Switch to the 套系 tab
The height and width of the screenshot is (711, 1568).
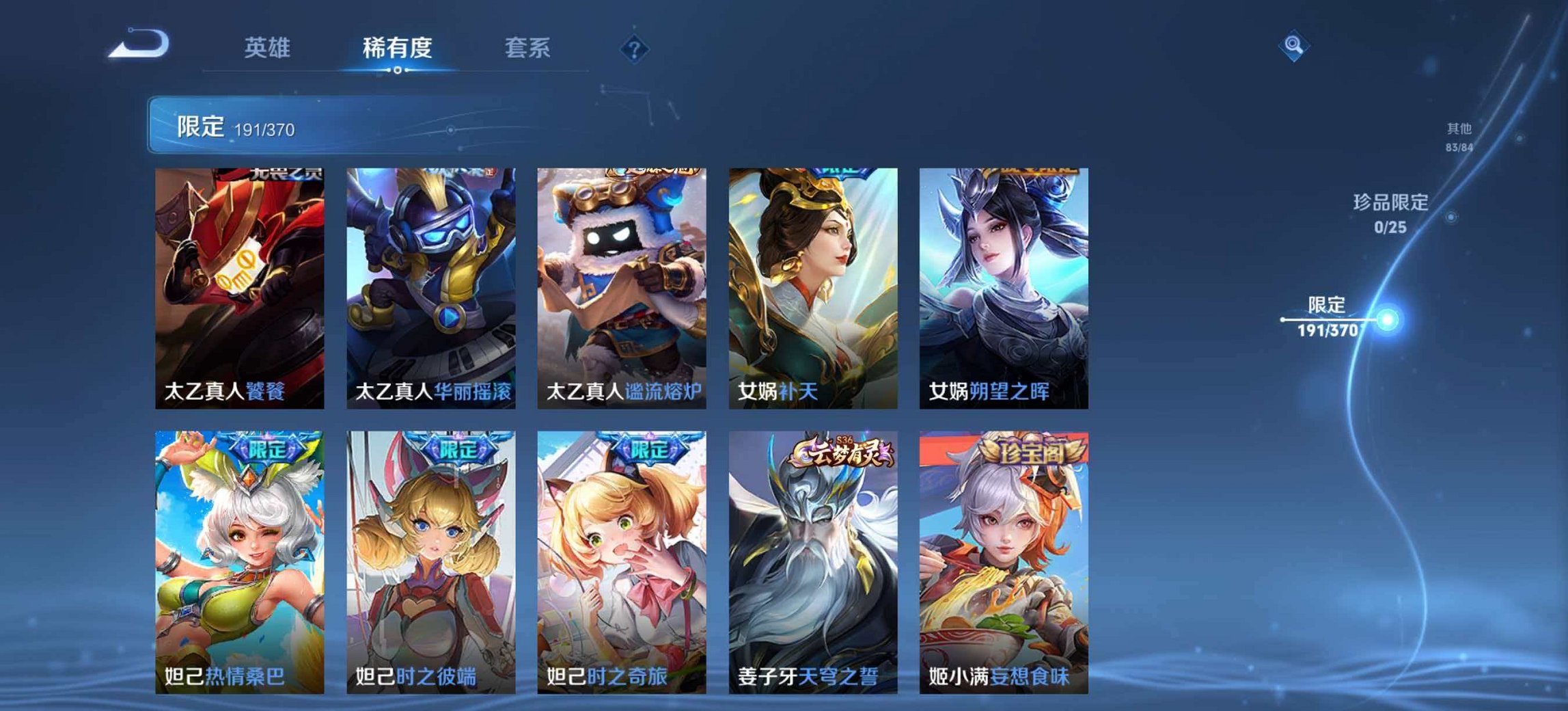coord(528,48)
